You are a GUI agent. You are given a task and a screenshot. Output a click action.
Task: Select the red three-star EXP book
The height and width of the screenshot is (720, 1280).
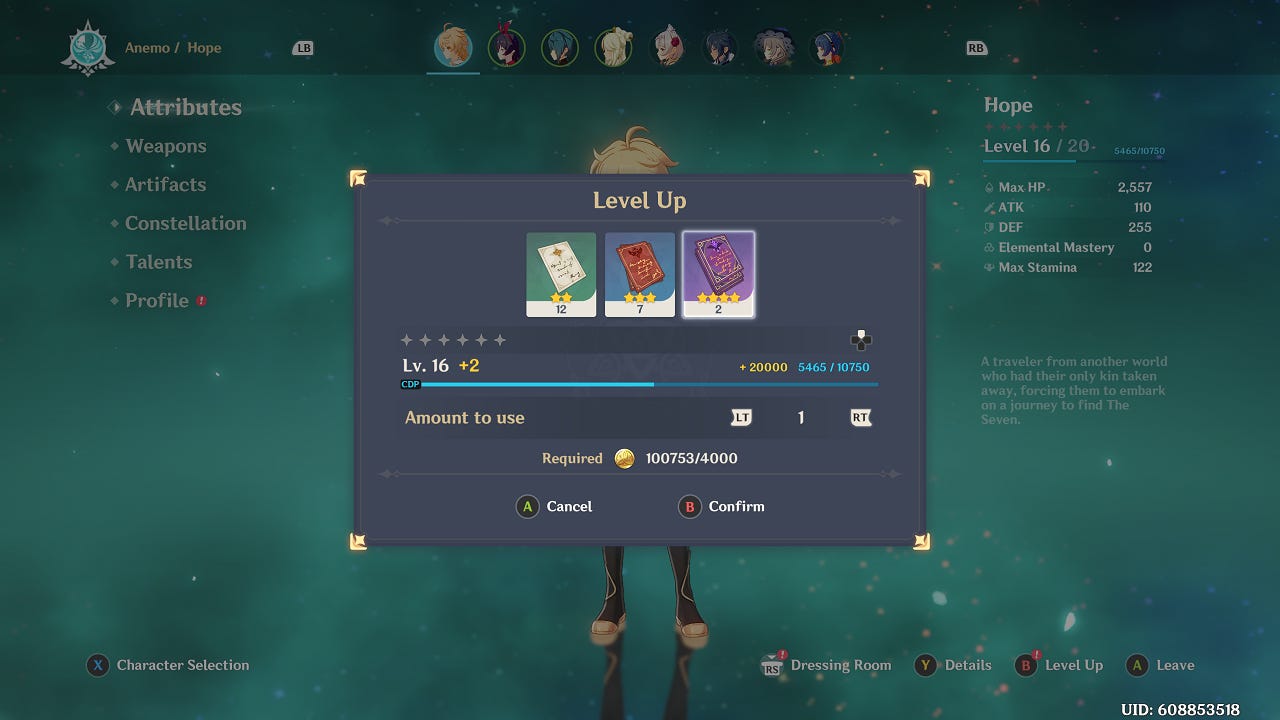click(x=640, y=274)
